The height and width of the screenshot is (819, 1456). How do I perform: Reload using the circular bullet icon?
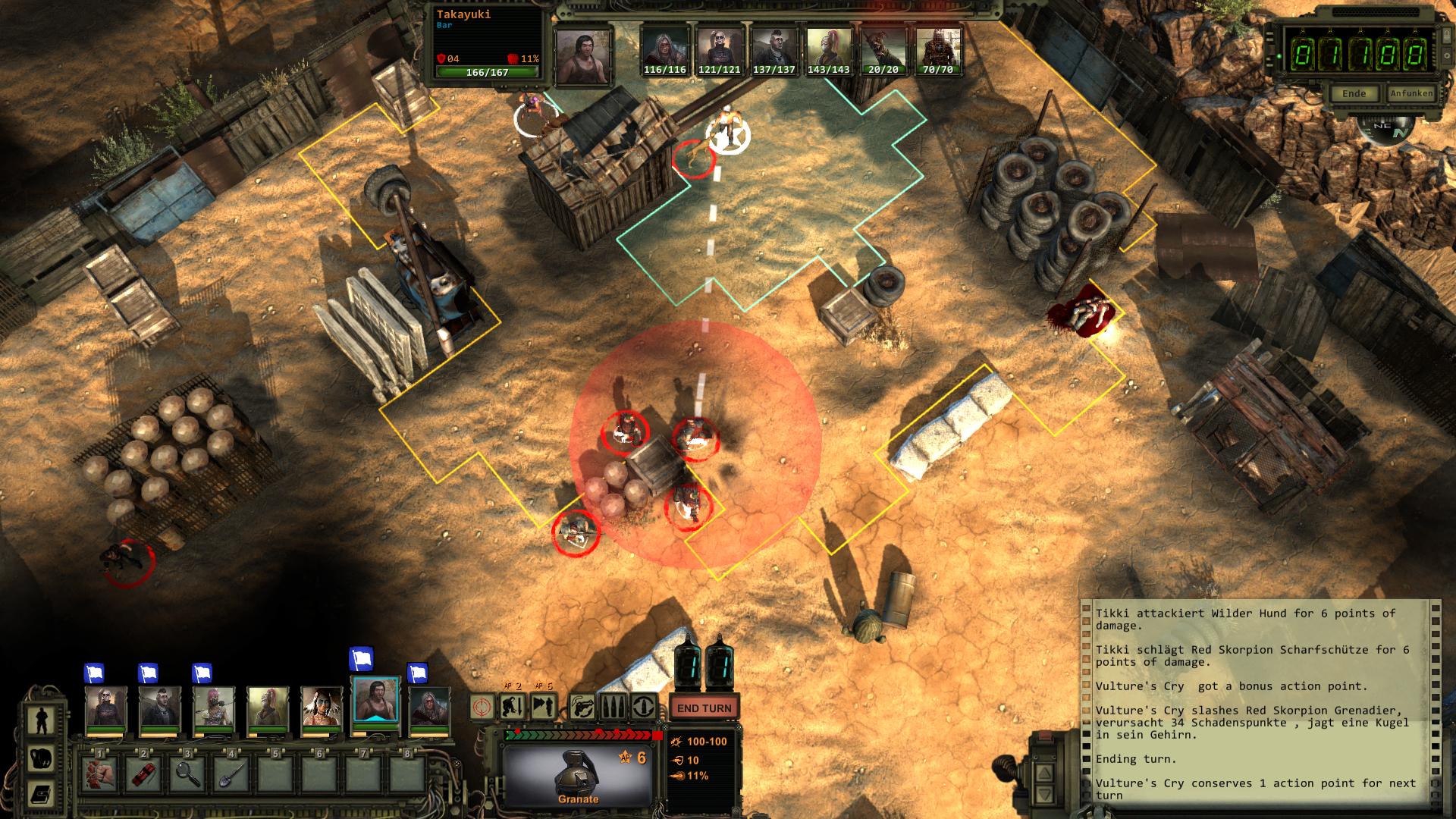644,708
